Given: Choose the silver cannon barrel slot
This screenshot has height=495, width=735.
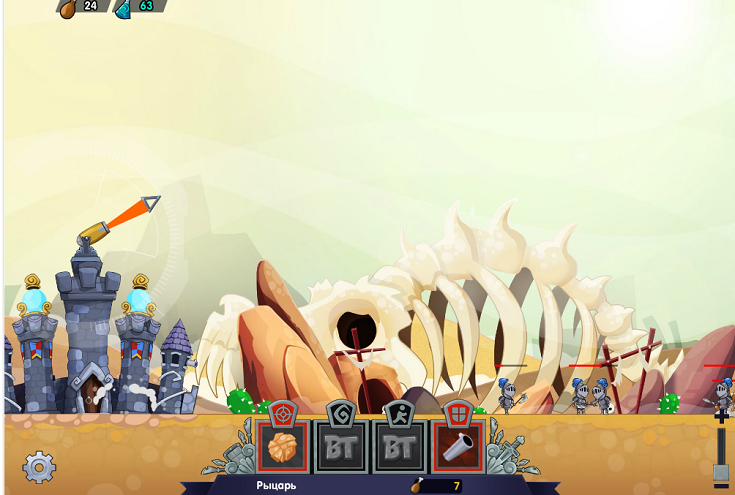Looking at the screenshot, I should coord(457,447).
